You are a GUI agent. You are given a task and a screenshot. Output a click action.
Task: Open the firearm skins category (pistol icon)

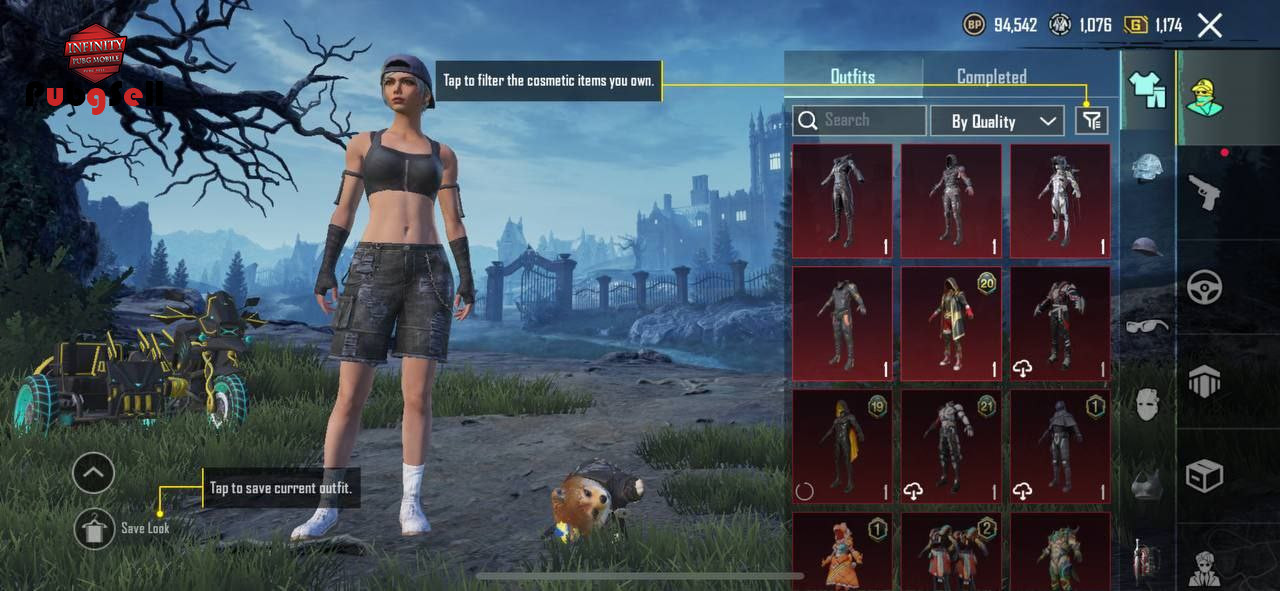pyautogui.click(x=1204, y=192)
